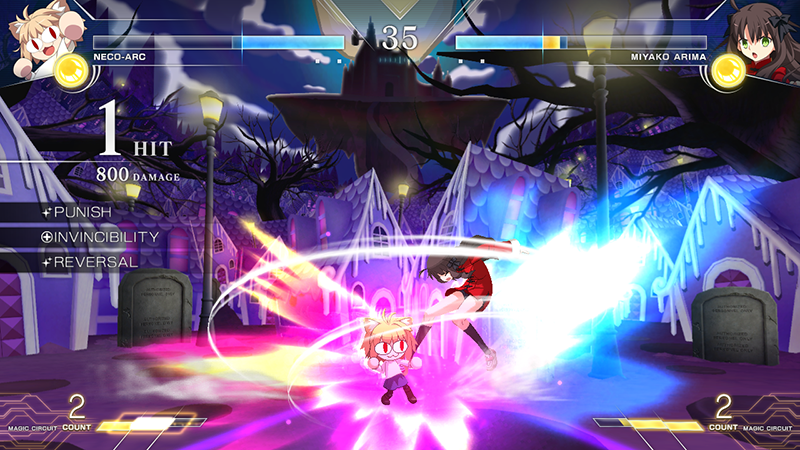Select Miyako Arima's yellow moon icon
Screen dimensions: 800x450
click(728, 70)
